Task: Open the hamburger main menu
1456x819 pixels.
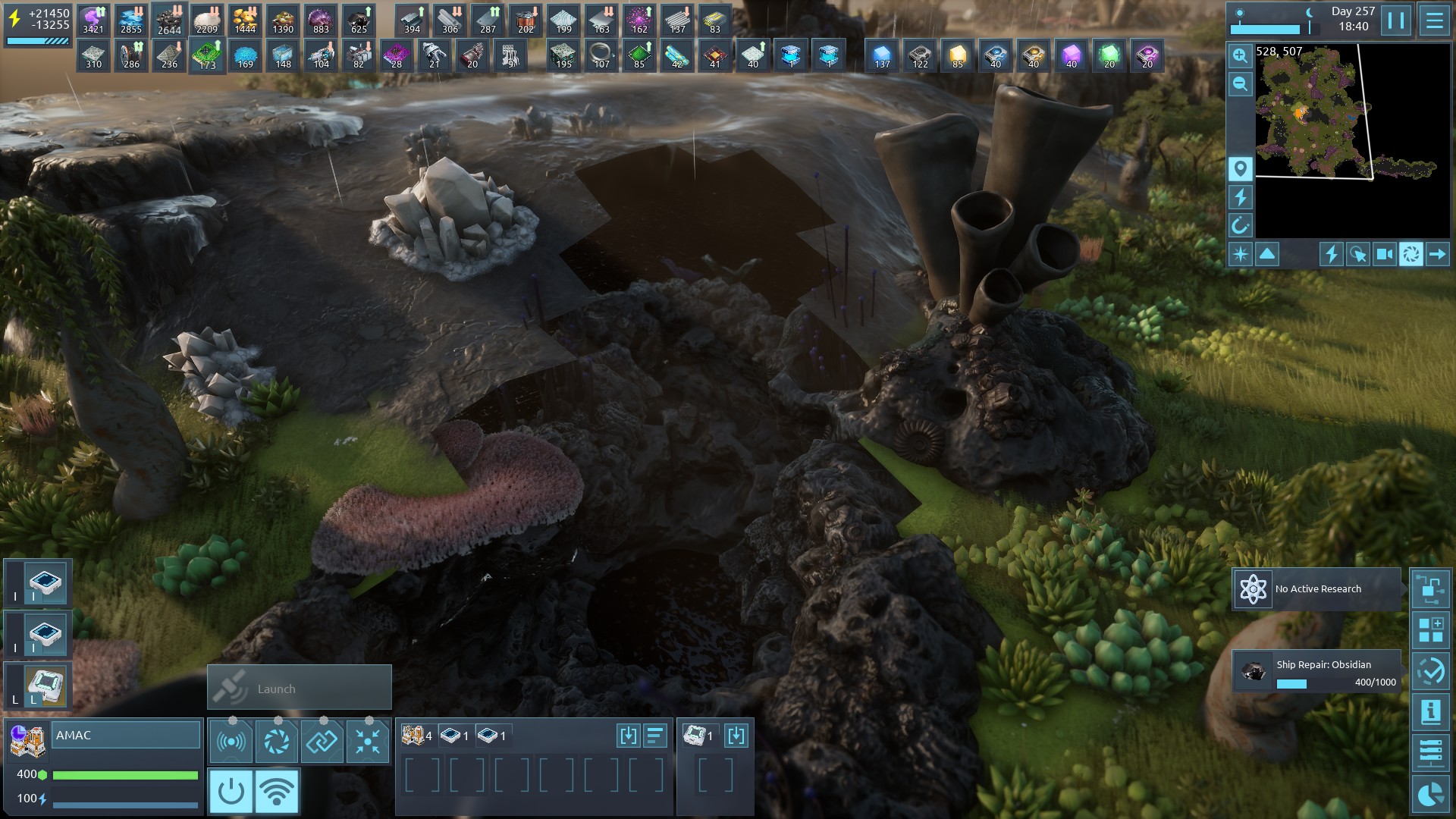Action: [1434, 20]
